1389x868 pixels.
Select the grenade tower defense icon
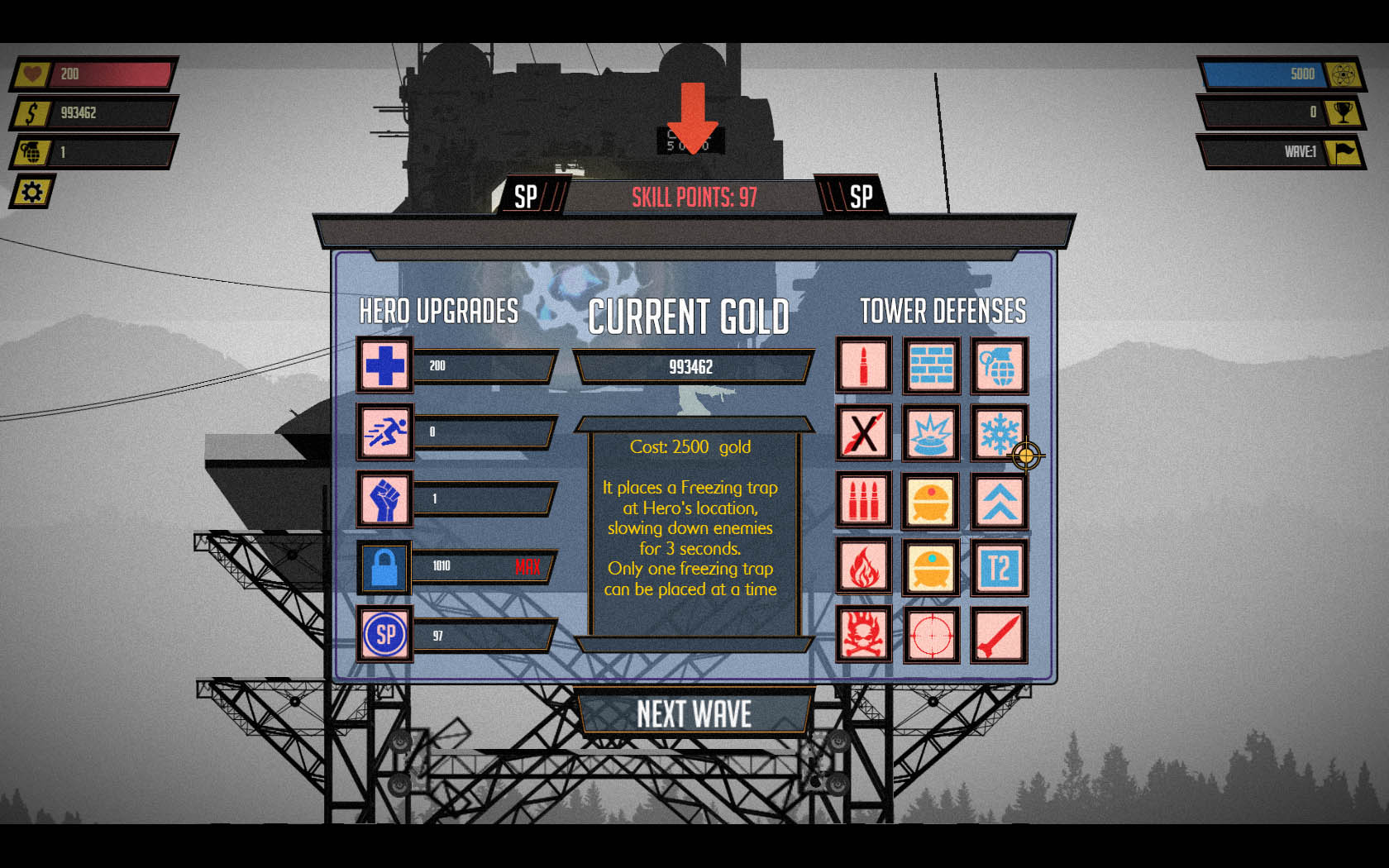tap(999, 366)
